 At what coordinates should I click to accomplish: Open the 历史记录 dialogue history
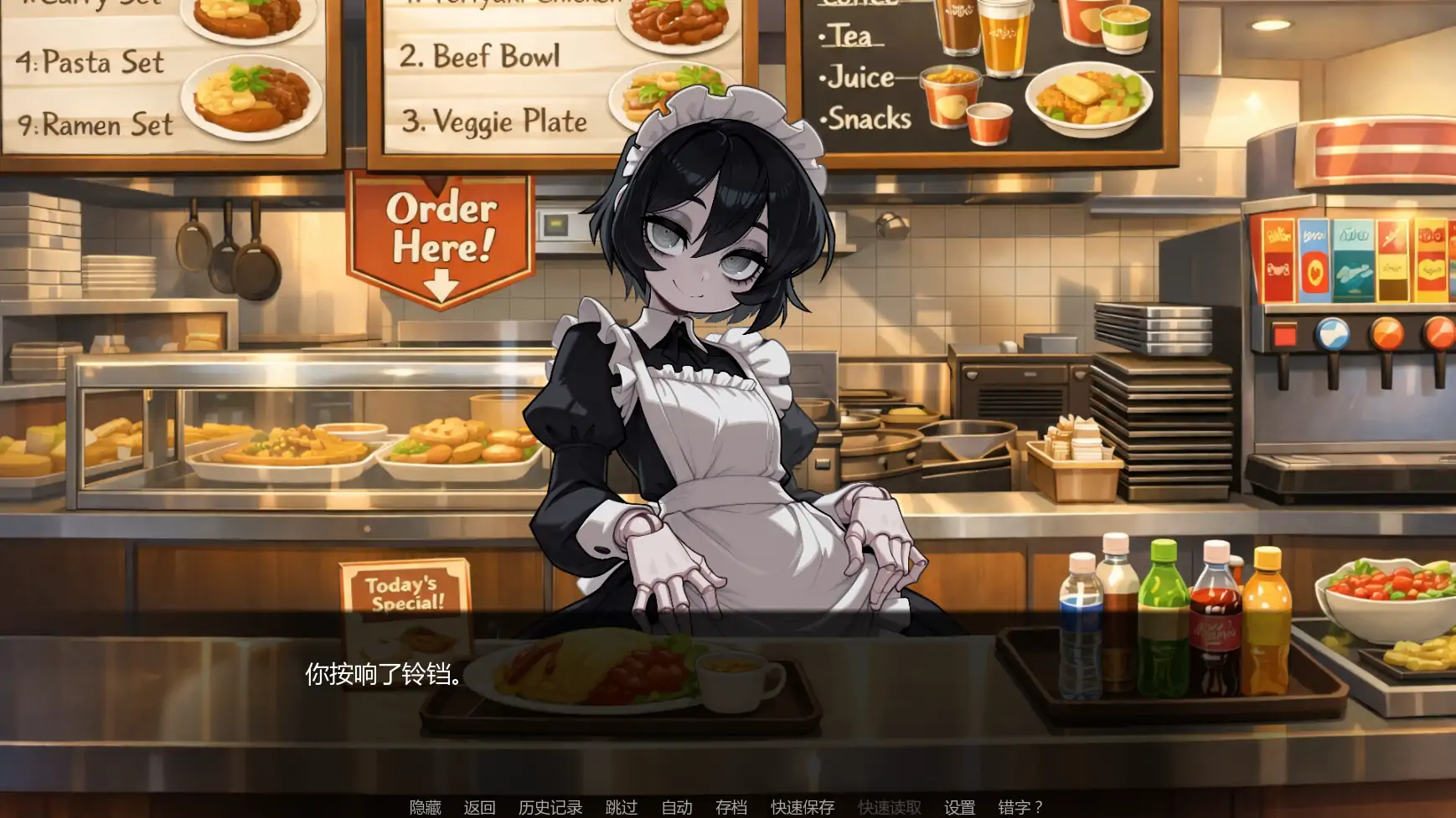pos(550,807)
